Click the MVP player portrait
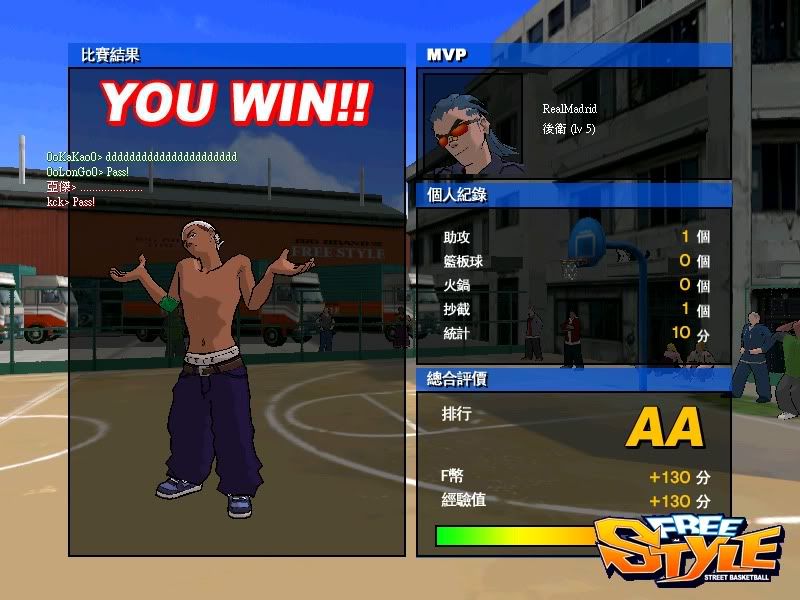 click(473, 126)
